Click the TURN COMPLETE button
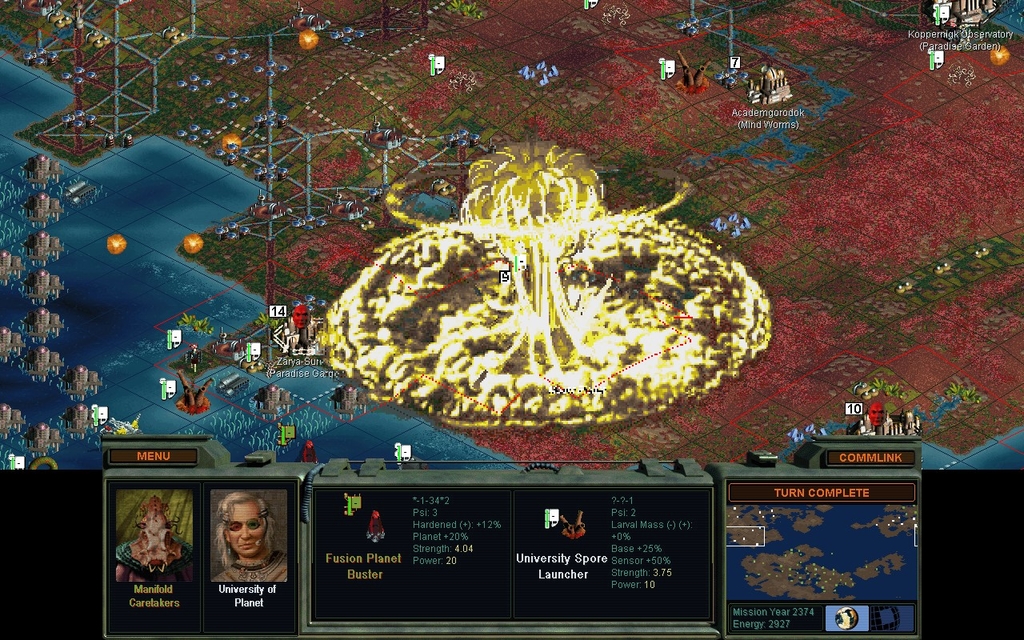The image size is (1024, 640). click(x=821, y=492)
